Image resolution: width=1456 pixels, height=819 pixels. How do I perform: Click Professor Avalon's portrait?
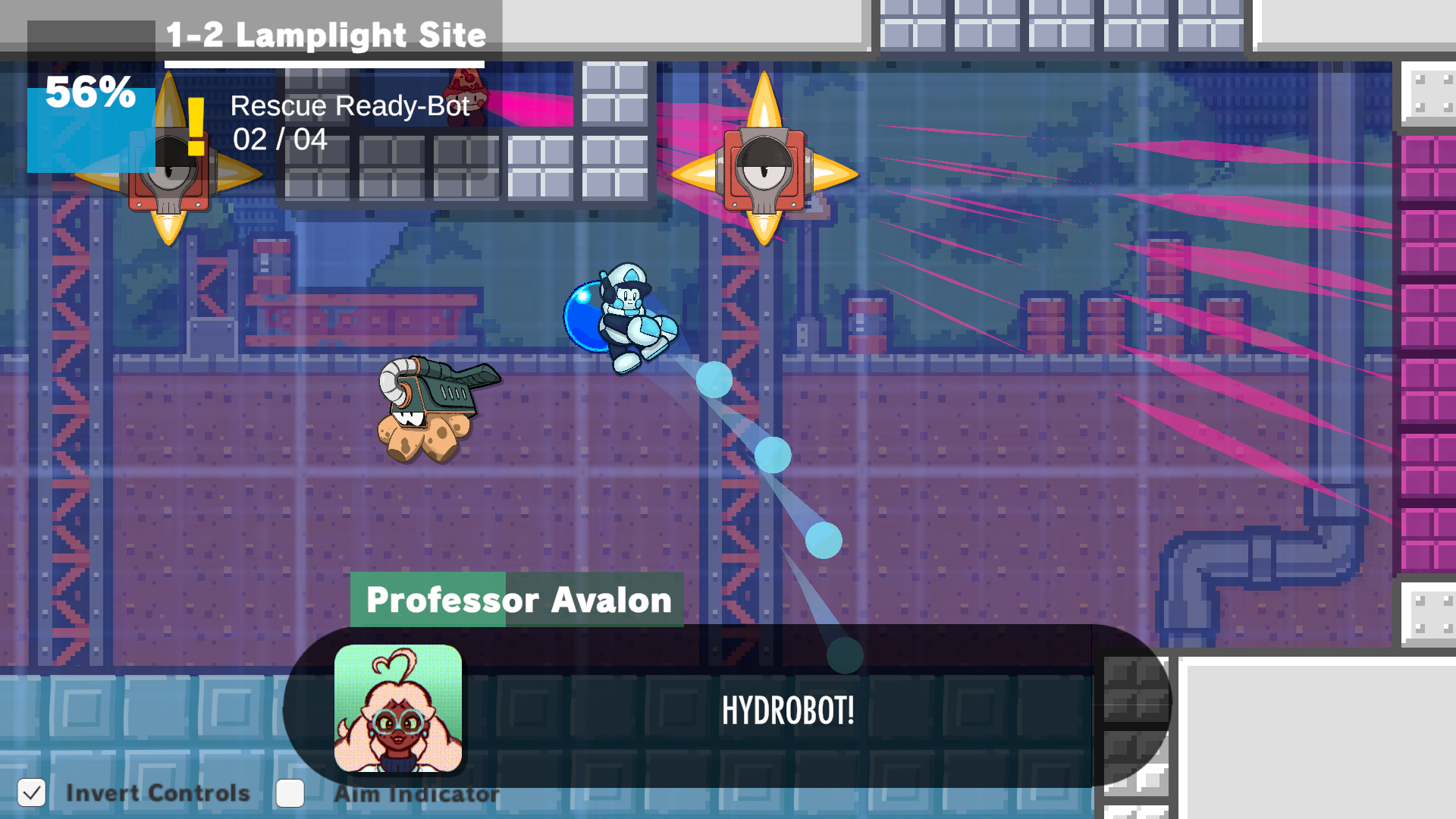click(x=398, y=708)
